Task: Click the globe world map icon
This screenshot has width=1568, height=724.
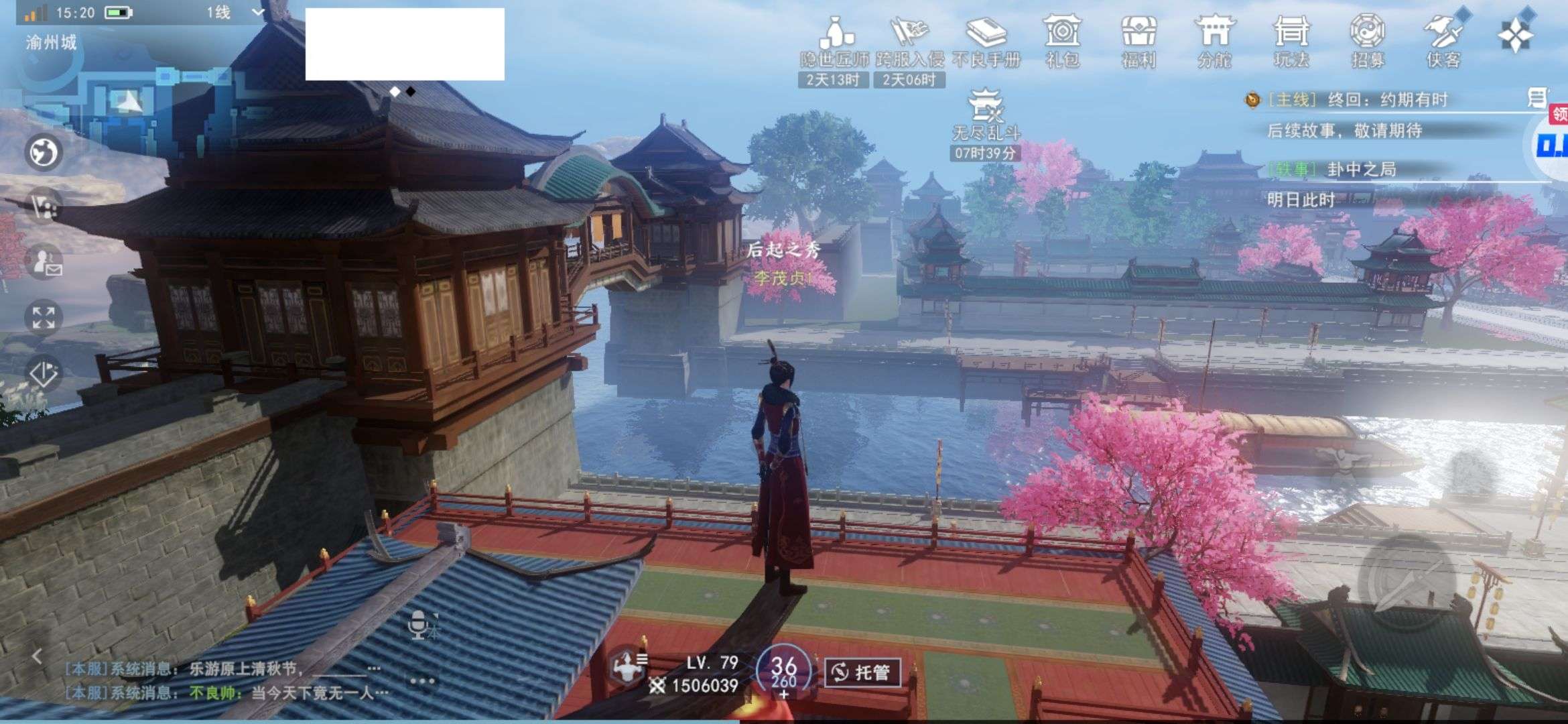Action: 44,152
